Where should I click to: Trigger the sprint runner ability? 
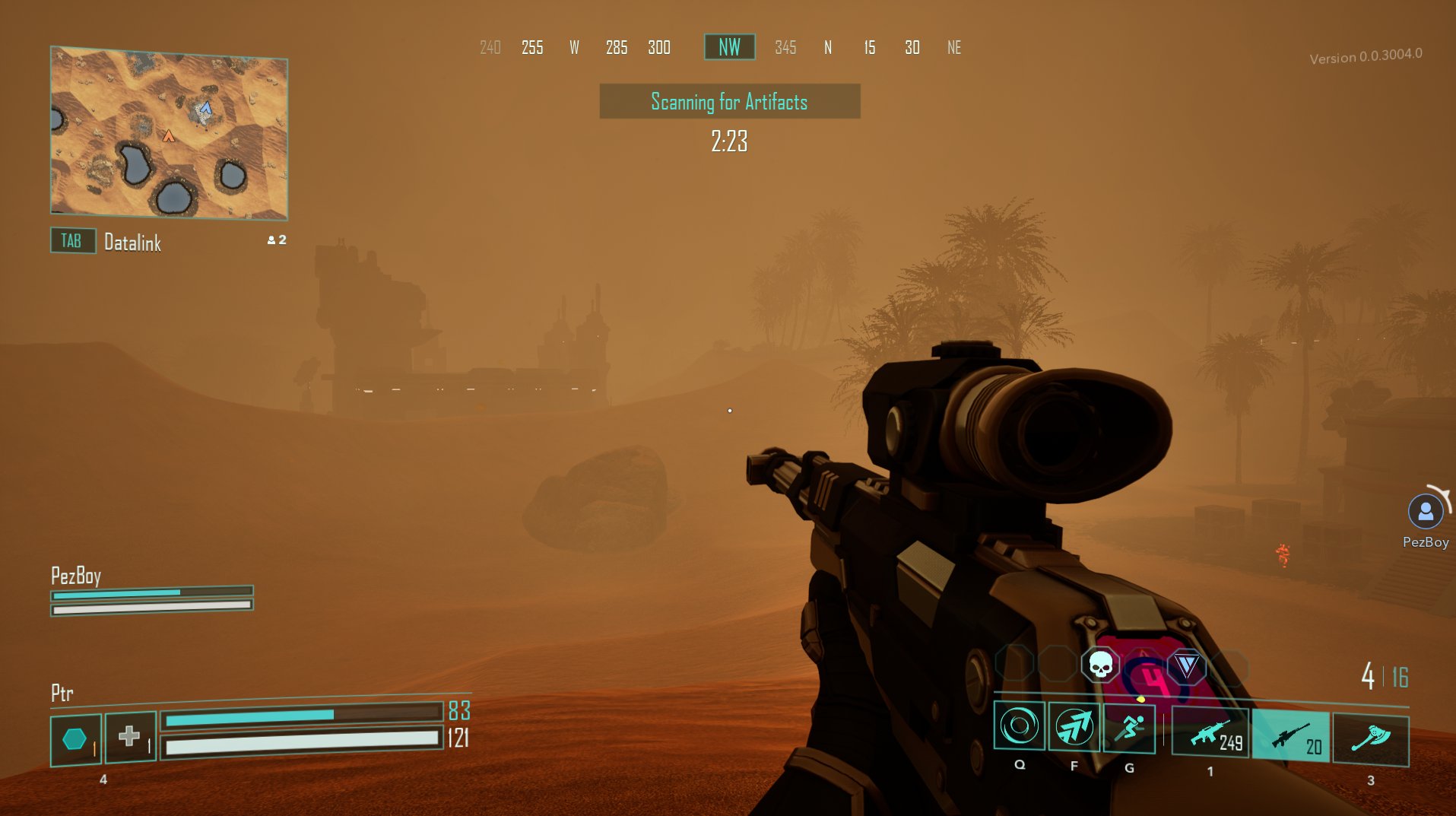1129,728
